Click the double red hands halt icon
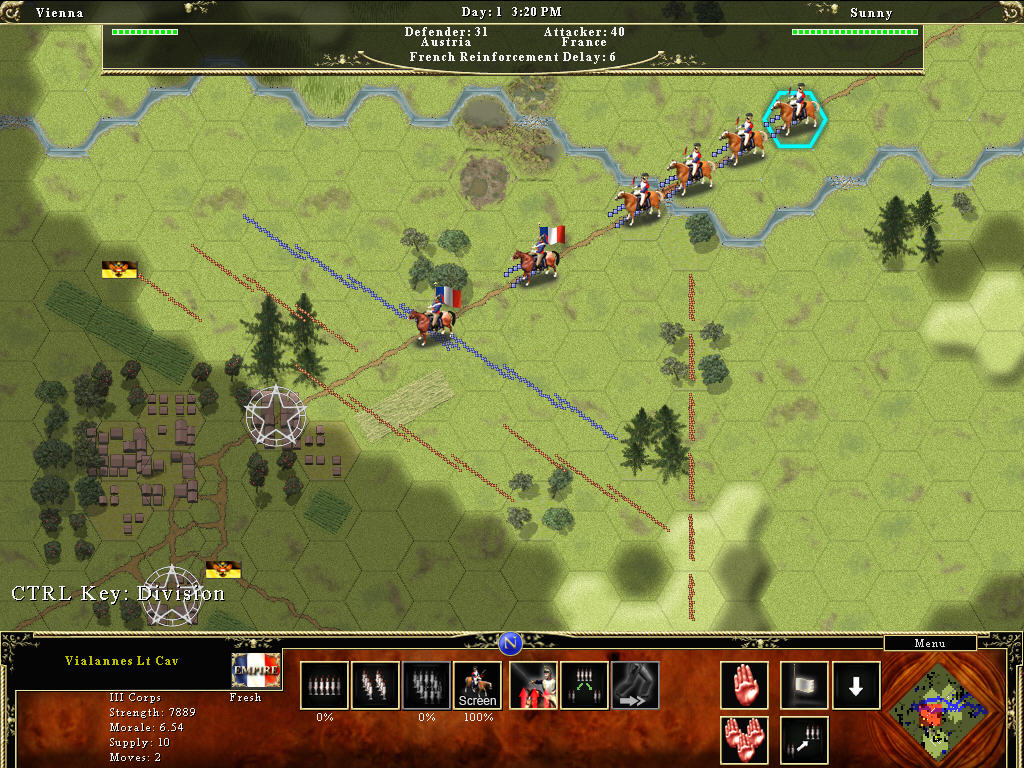This screenshot has height=768, width=1024. (744, 740)
